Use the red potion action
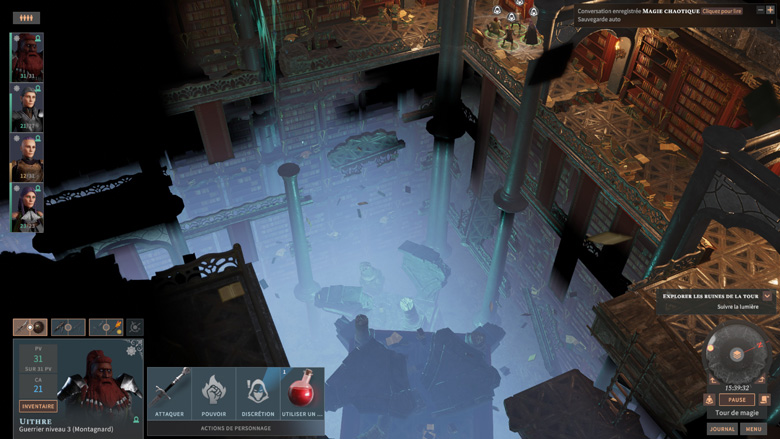Image resolution: width=780 pixels, height=439 pixels. [301, 392]
